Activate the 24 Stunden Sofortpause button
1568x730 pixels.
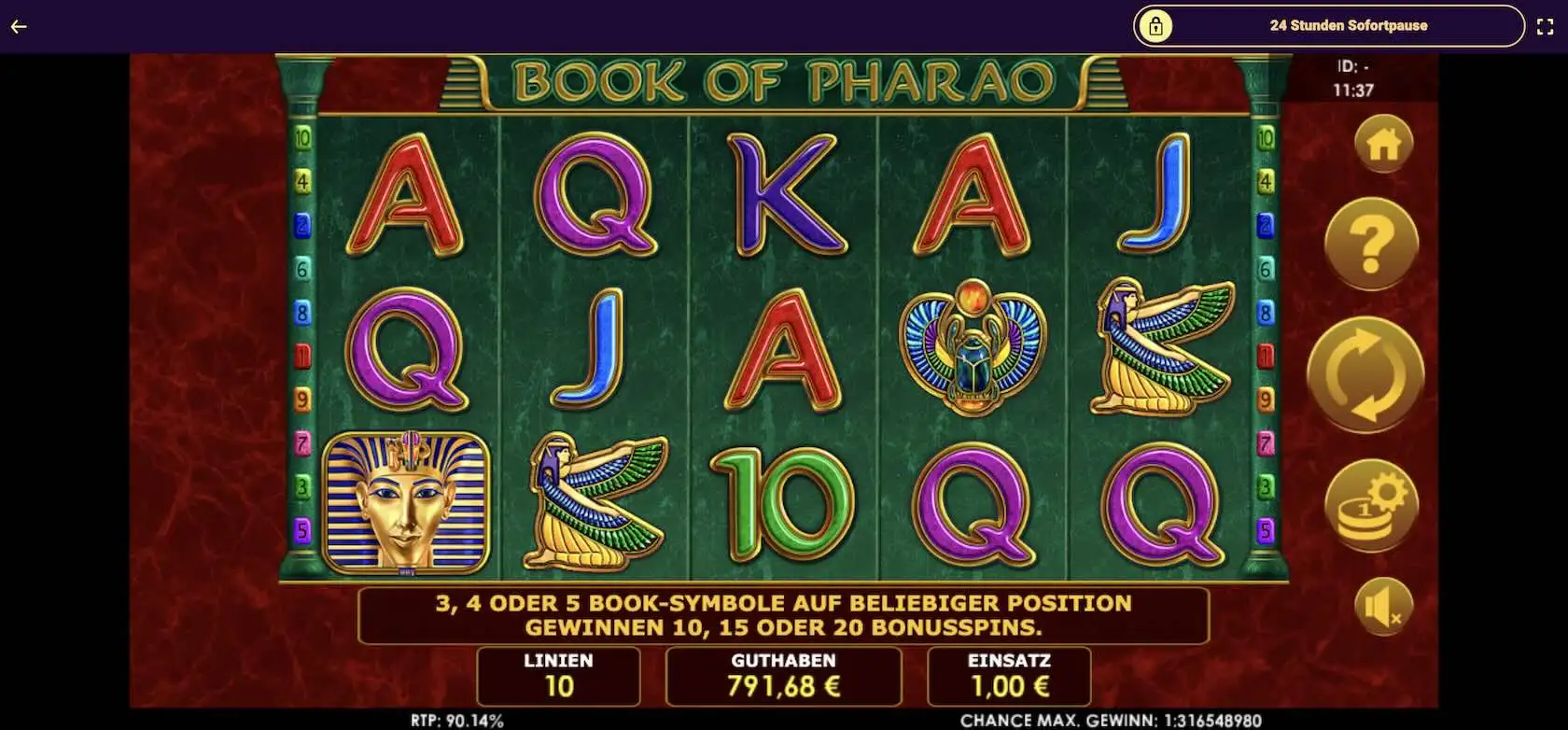[x=1328, y=26]
